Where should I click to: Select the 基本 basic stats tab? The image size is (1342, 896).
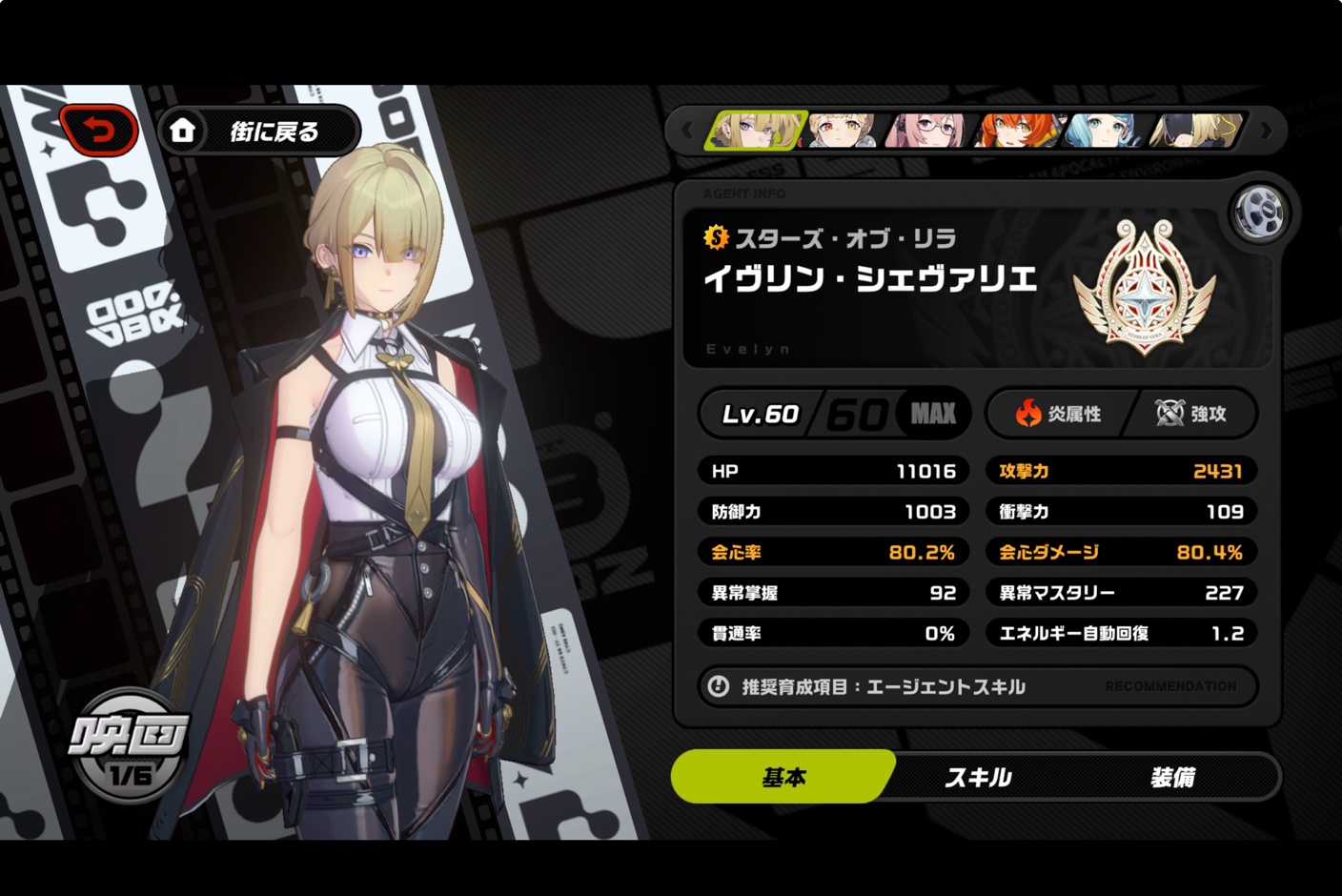click(x=783, y=777)
